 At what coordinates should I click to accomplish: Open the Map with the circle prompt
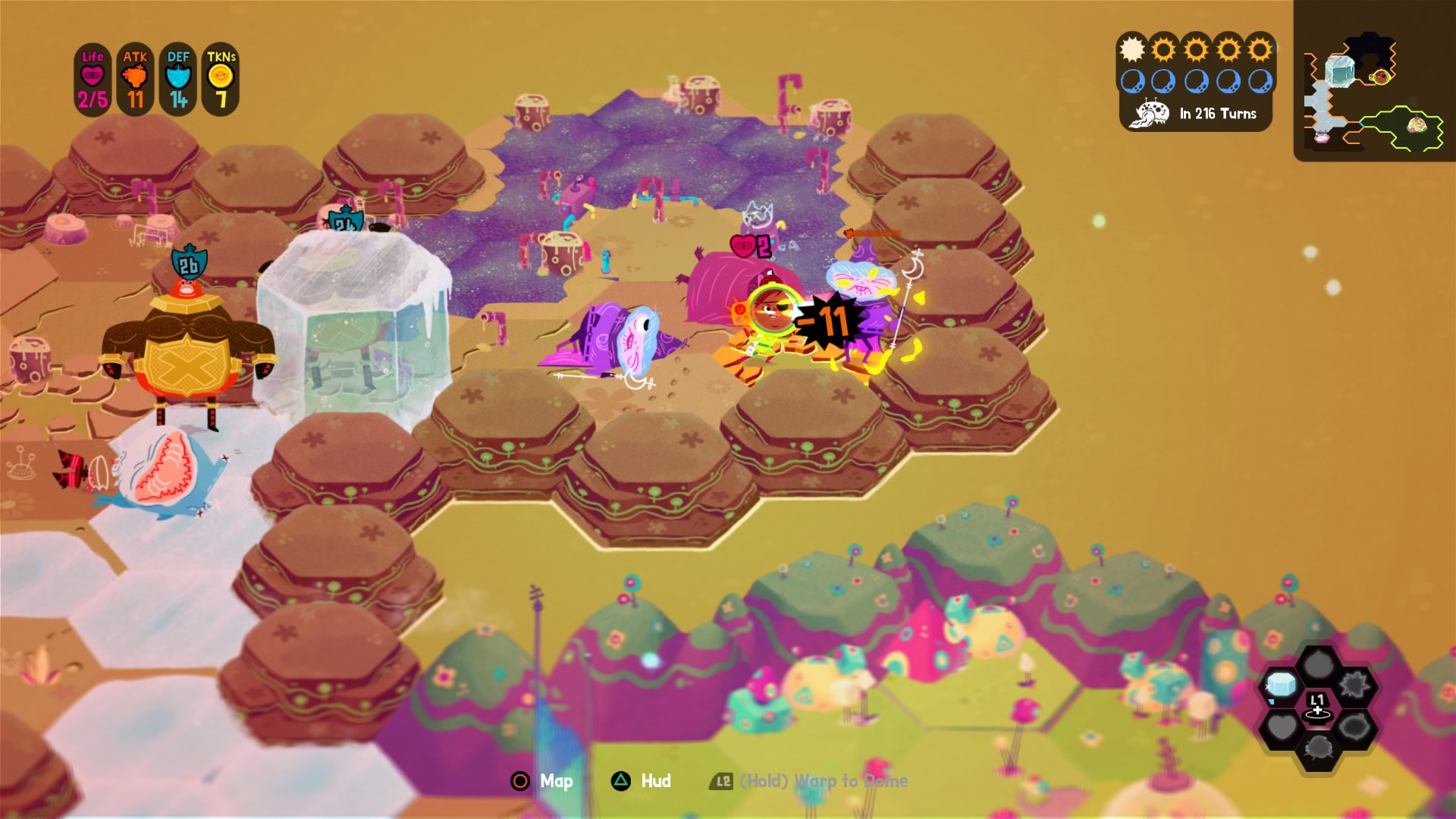(x=541, y=783)
